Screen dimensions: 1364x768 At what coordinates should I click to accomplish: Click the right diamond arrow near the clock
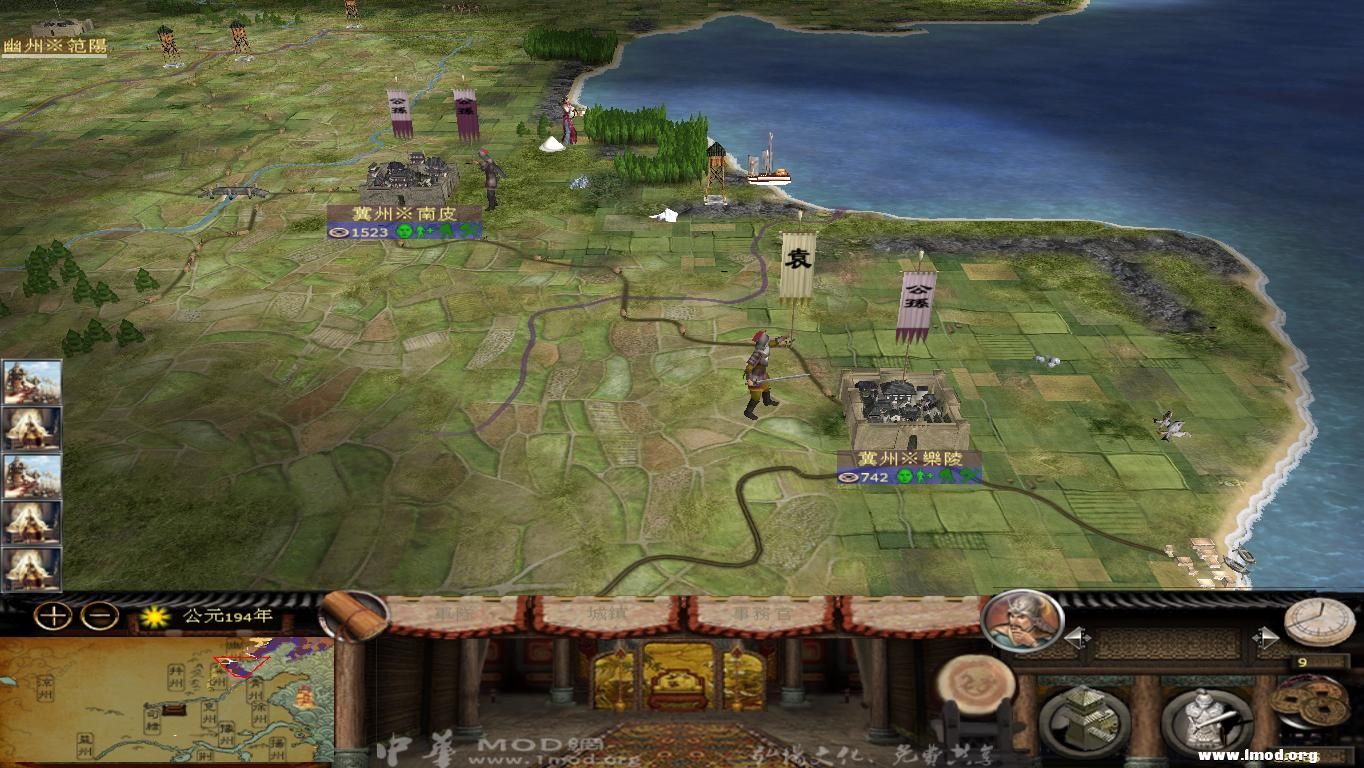click(1268, 638)
